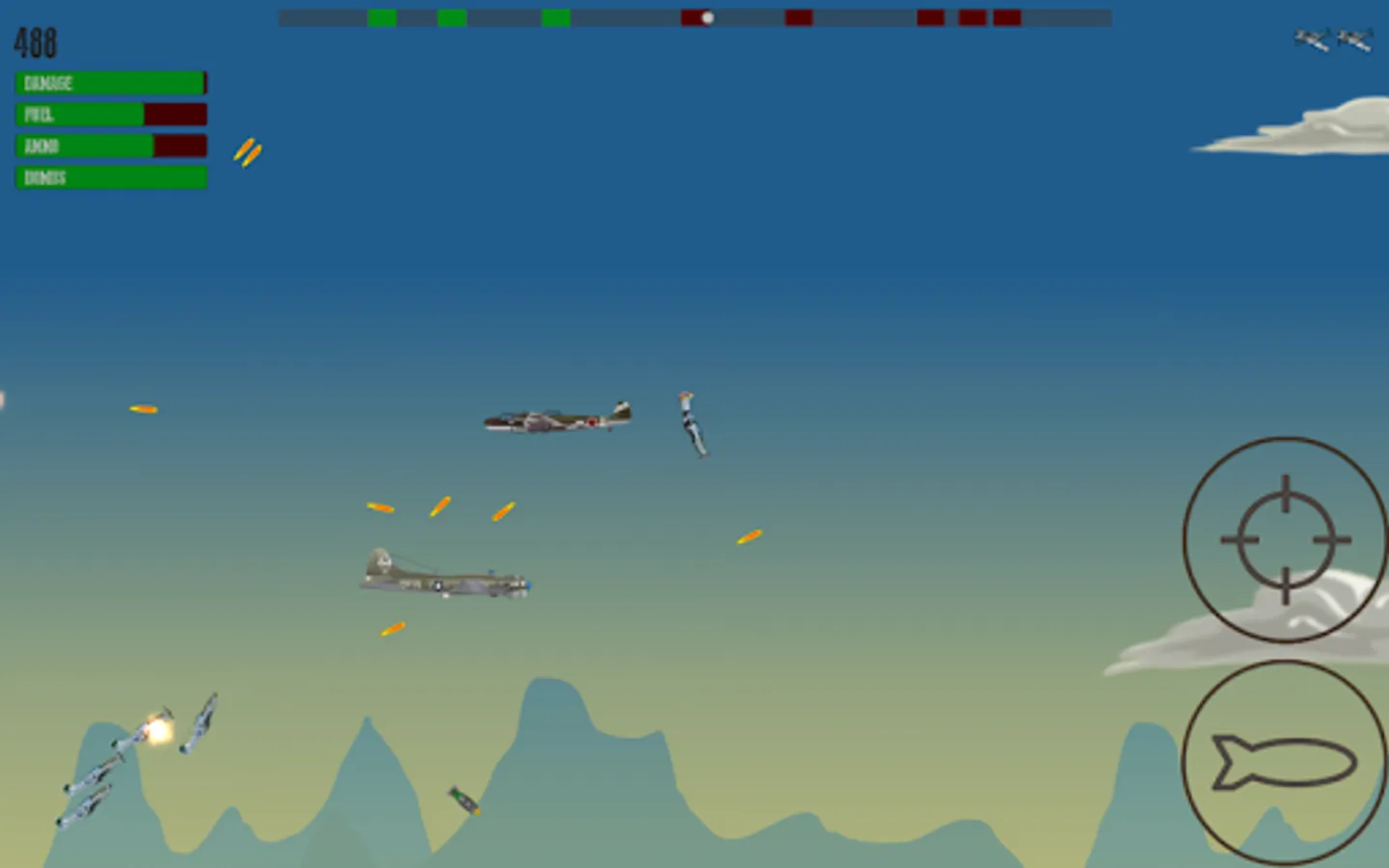
Task: Click the AMMO gauge bar
Action: click(109, 146)
